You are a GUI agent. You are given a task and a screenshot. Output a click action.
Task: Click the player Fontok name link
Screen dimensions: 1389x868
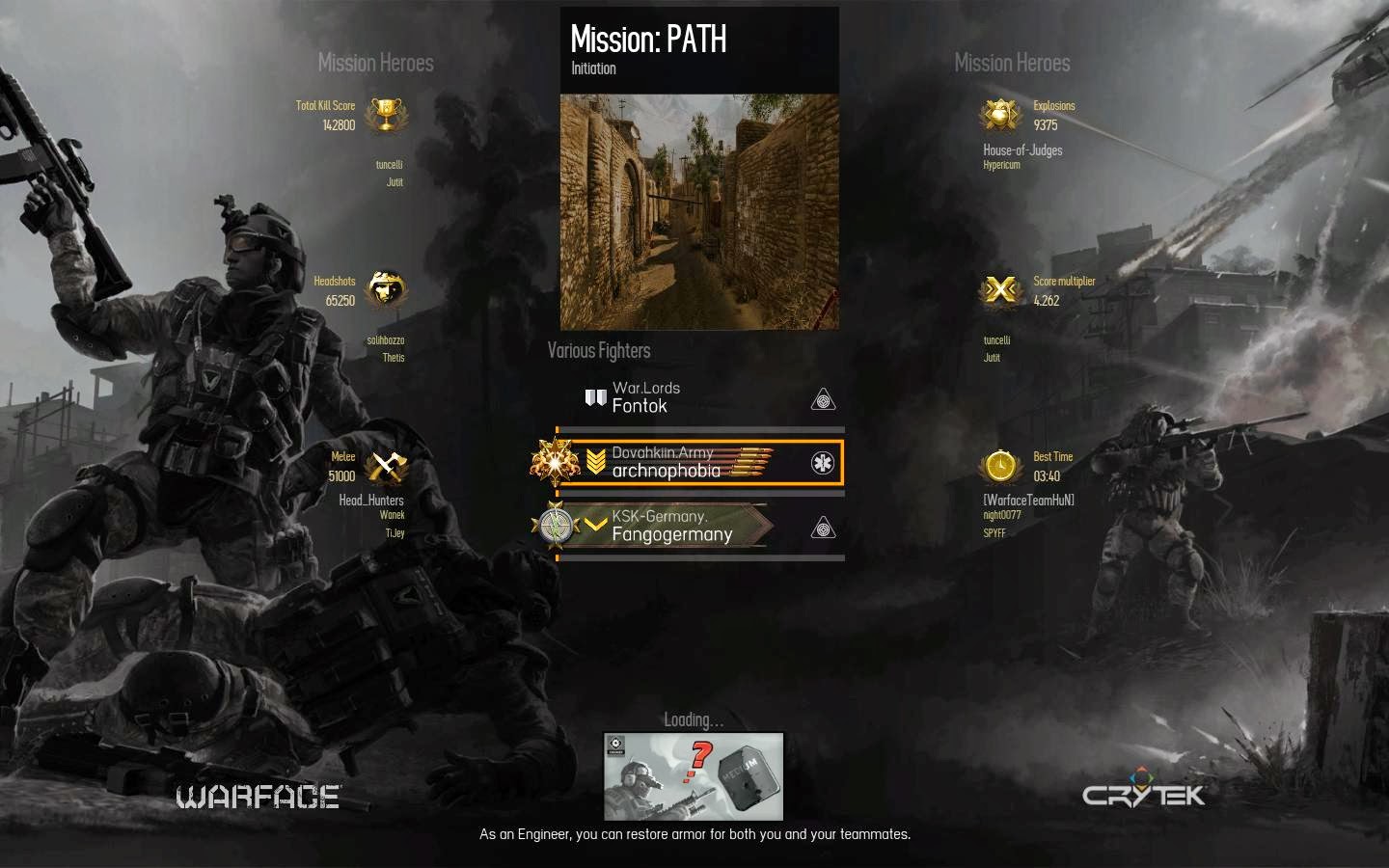click(x=640, y=406)
